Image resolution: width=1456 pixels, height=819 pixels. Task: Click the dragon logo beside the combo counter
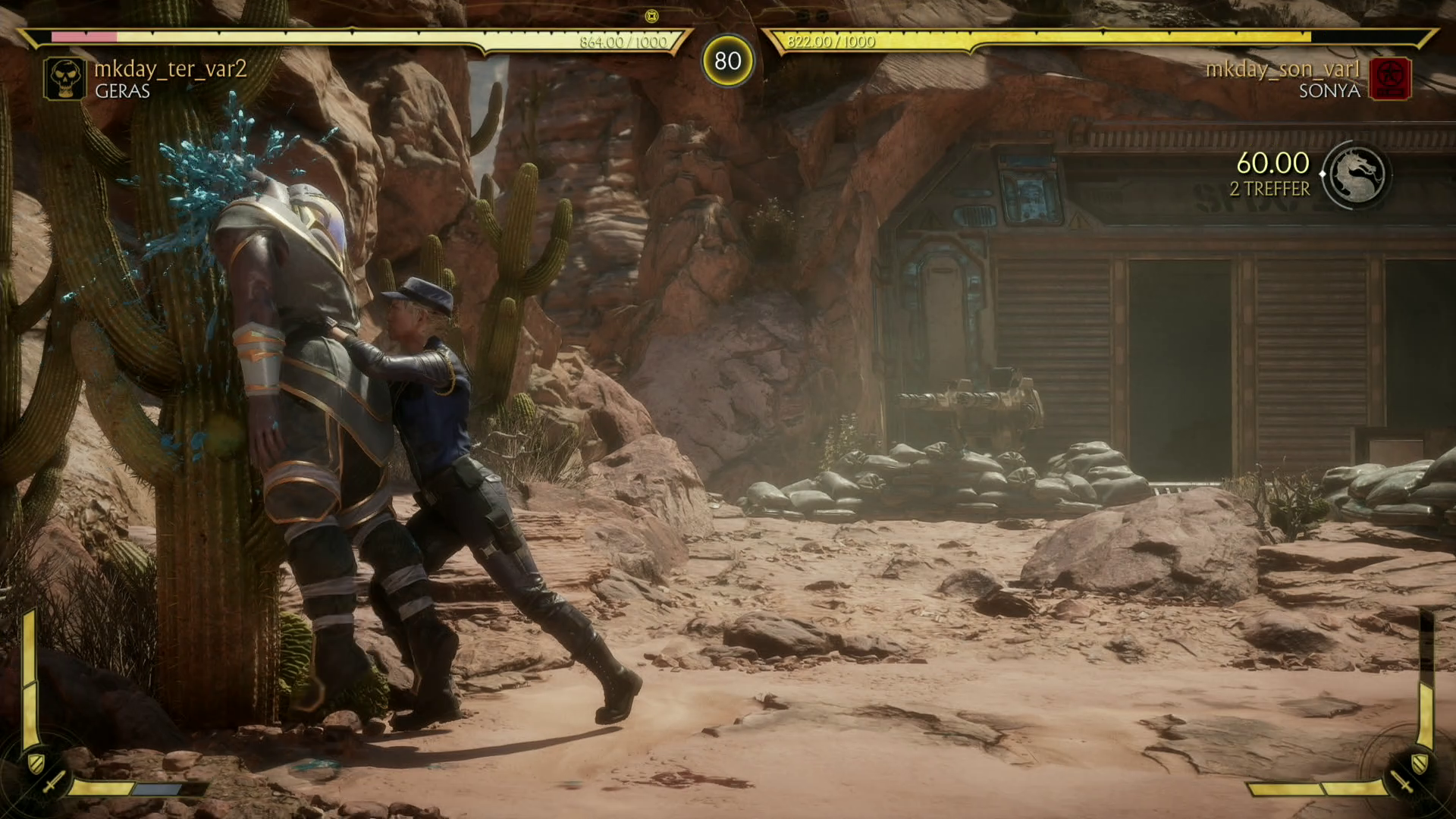(x=1357, y=175)
